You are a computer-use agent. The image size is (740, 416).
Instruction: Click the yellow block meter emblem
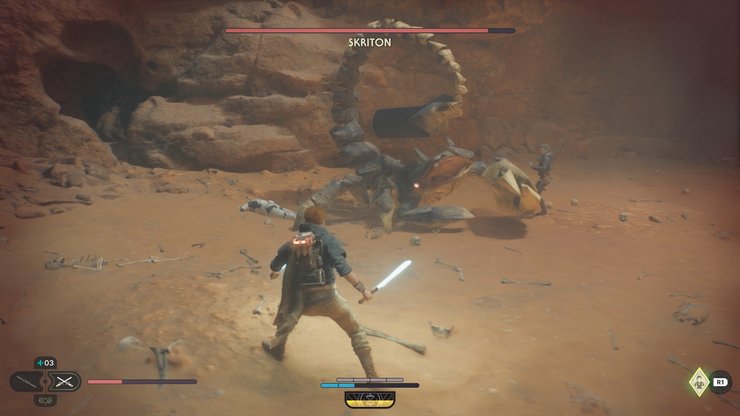pos(369,398)
